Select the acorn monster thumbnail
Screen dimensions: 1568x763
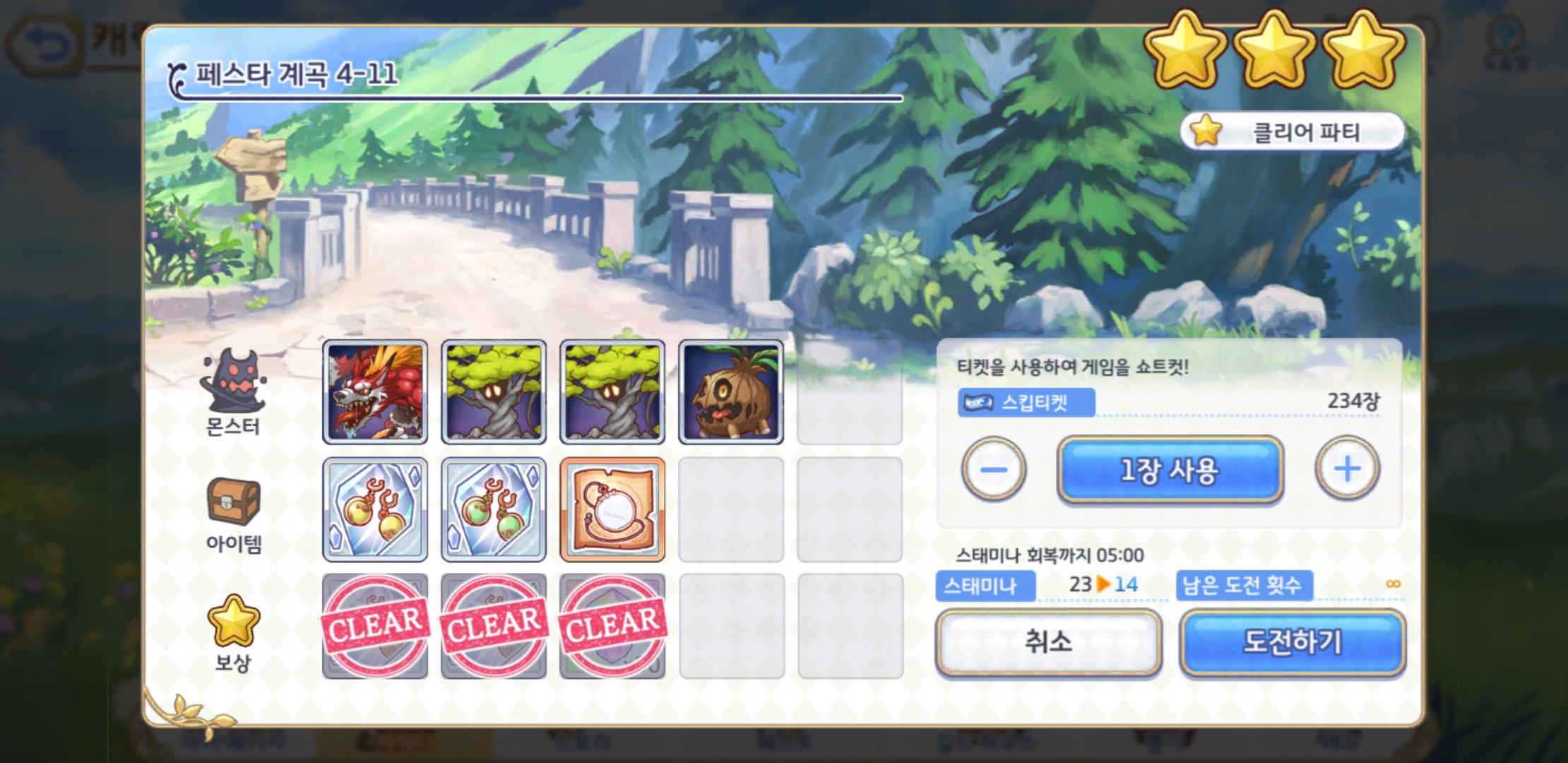pos(730,391)
